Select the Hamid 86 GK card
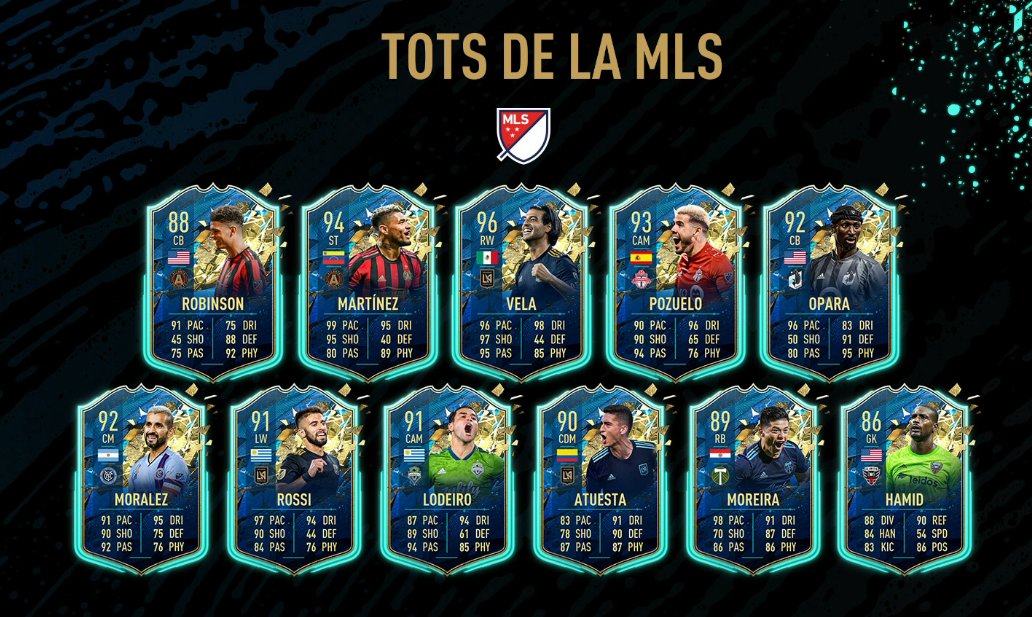 (x=904, y=480)
